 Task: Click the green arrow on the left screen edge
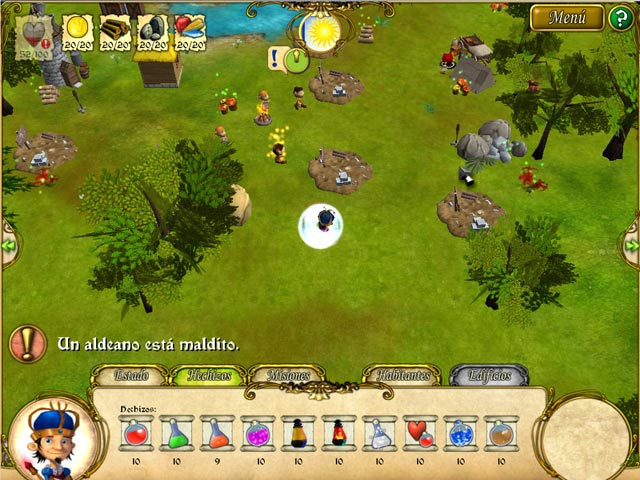[8, 245]
